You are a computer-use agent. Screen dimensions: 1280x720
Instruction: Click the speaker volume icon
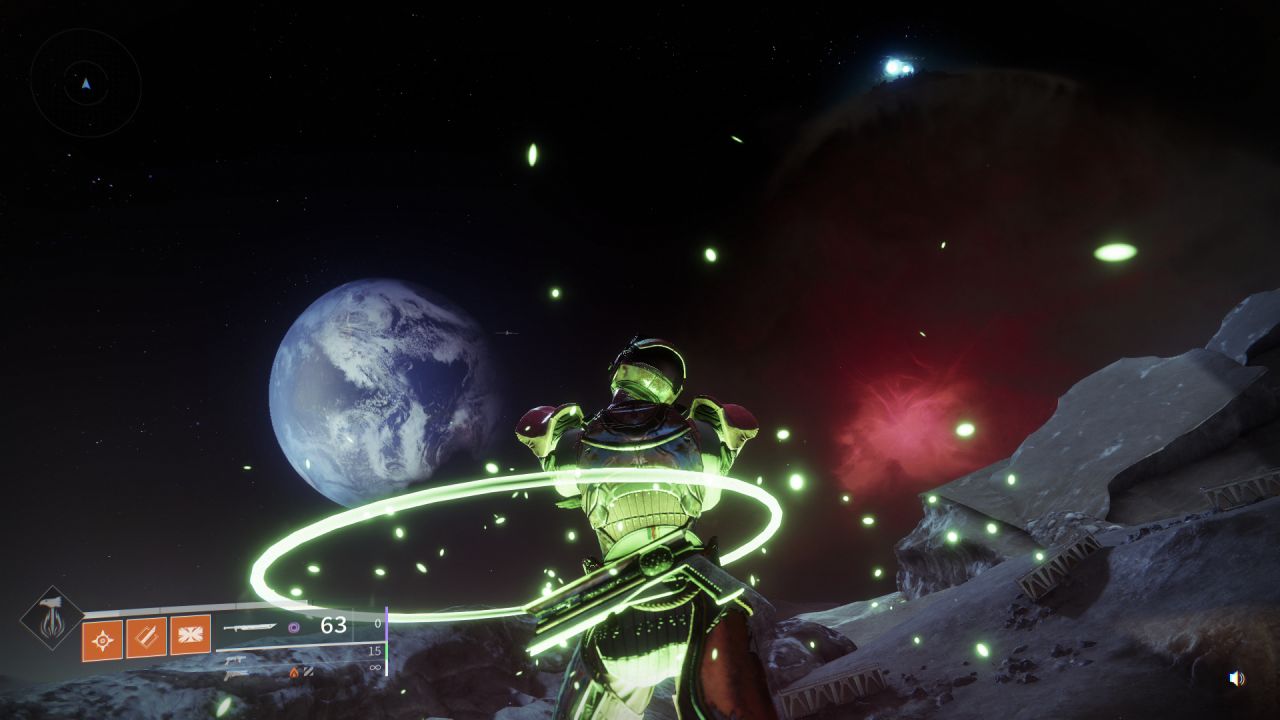coord(1237,678)
